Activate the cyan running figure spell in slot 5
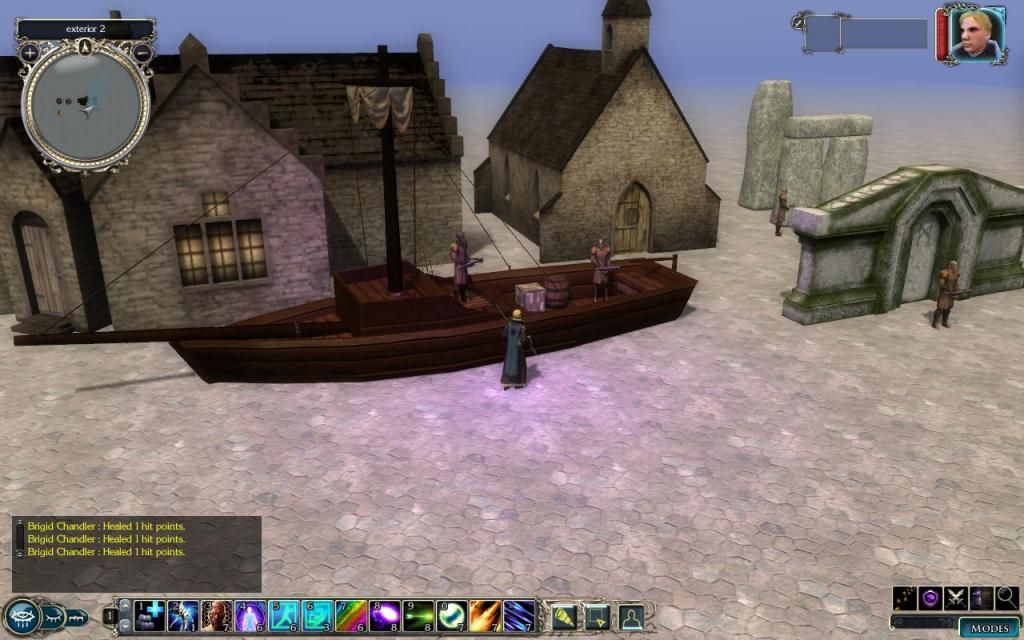Image resolution: width=1024 pixels, height=640 pixels. 284,614
